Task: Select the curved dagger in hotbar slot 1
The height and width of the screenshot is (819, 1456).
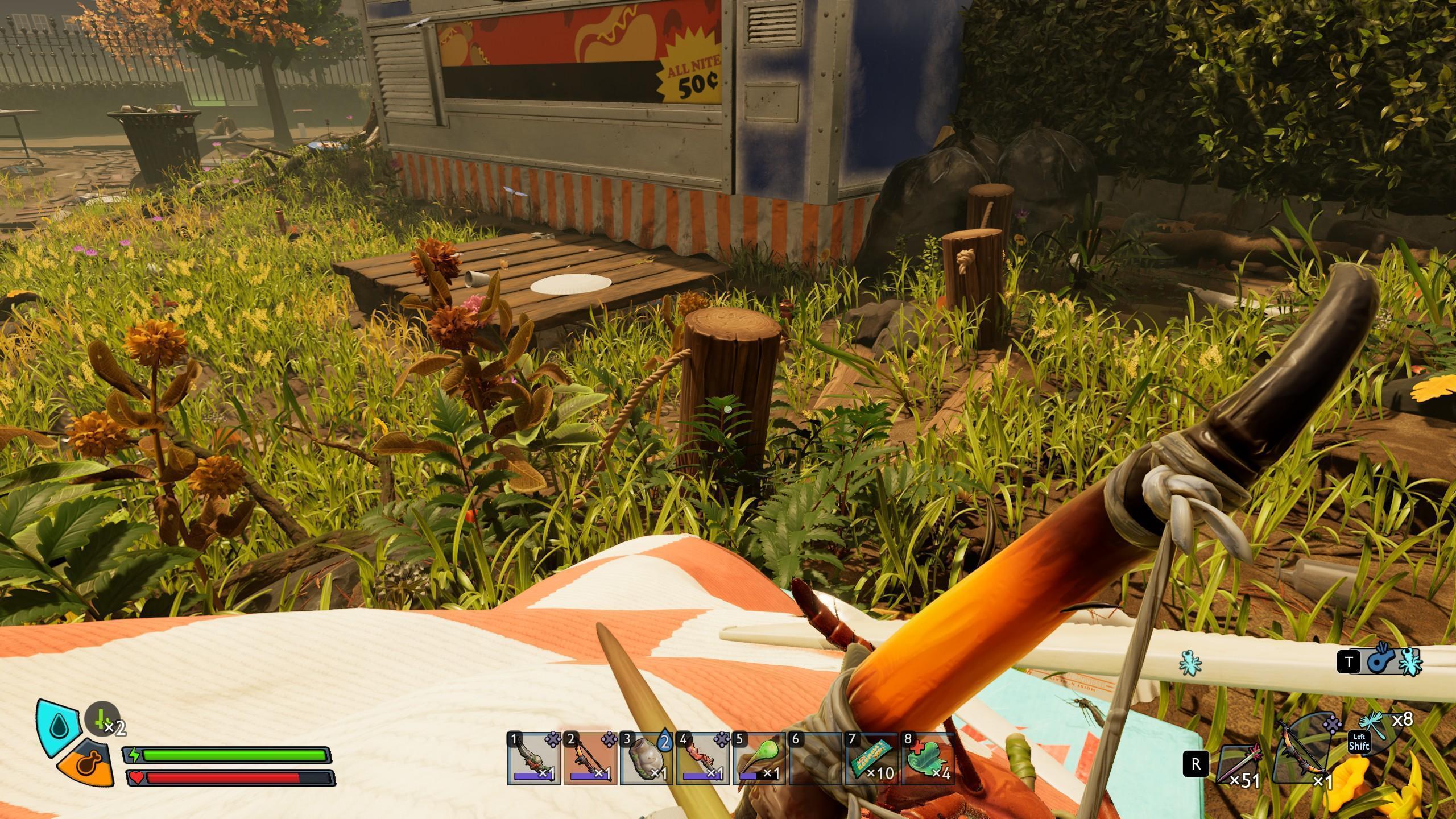Action: [533, 759]
